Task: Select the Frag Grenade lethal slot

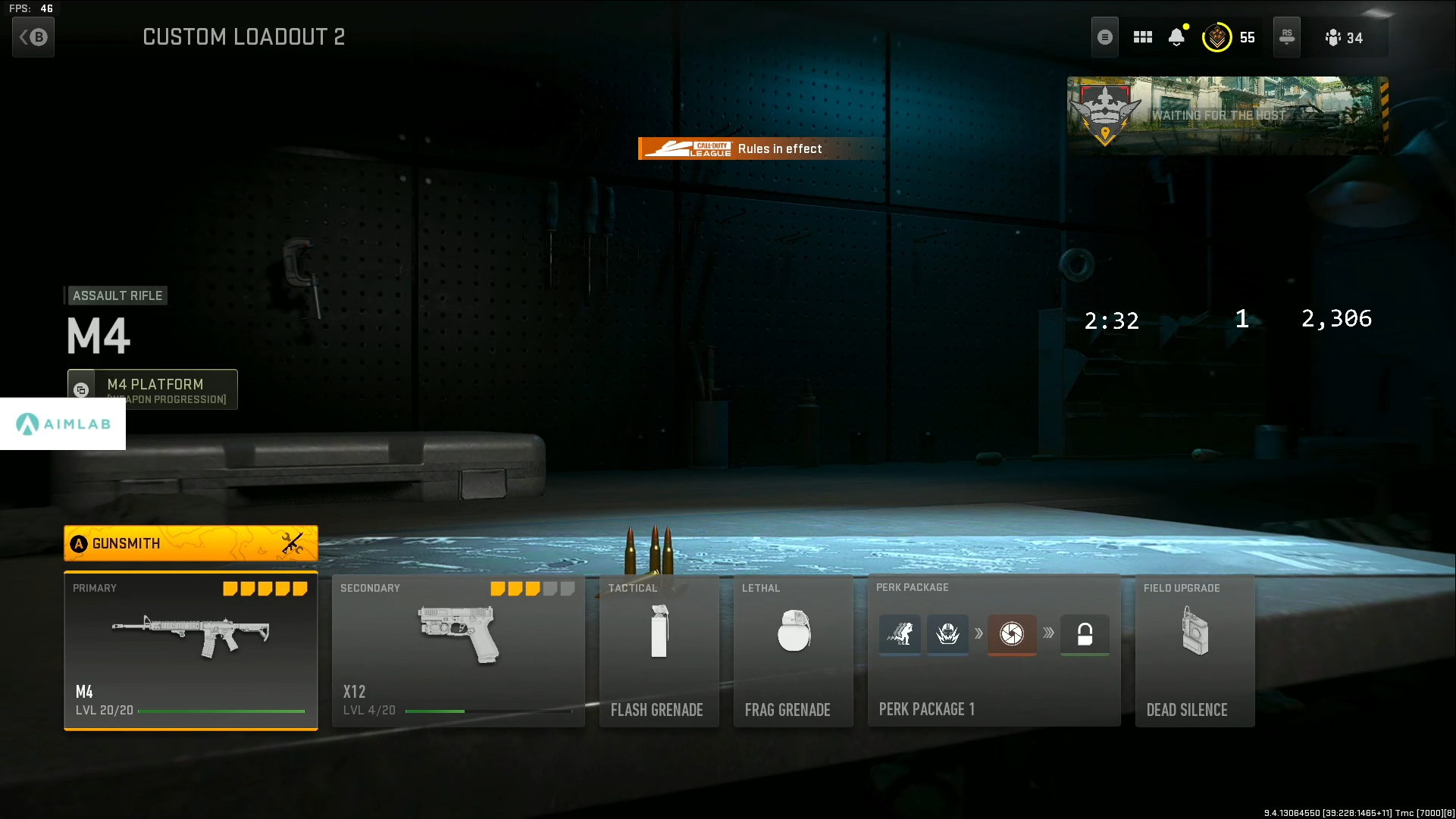Action: [793, 651]
